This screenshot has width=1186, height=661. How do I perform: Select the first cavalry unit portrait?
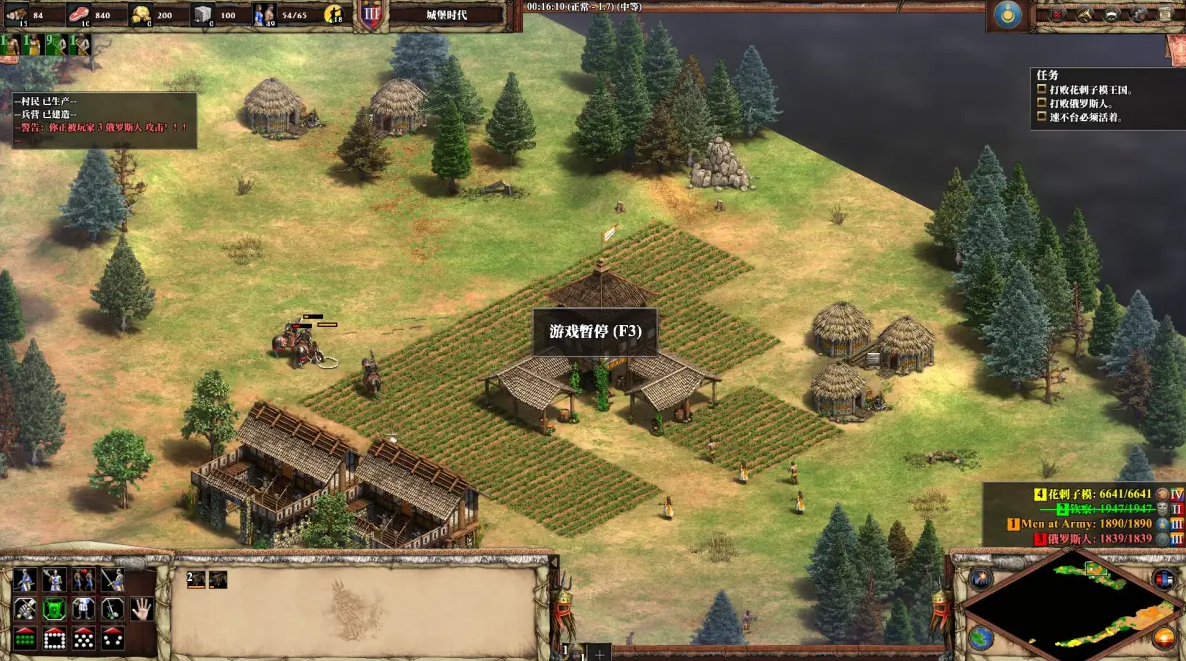[x=198, y=580]
